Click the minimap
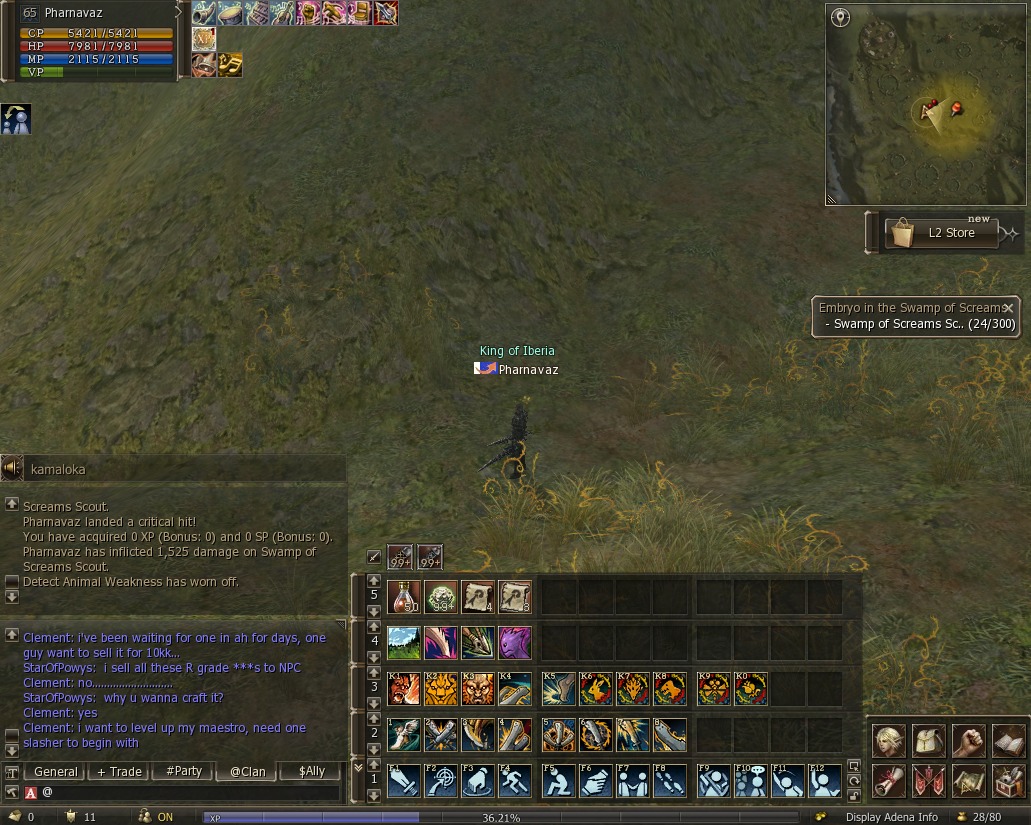Image resolution: width=1031 pixels, height=825 pixels. coord(925,104)
